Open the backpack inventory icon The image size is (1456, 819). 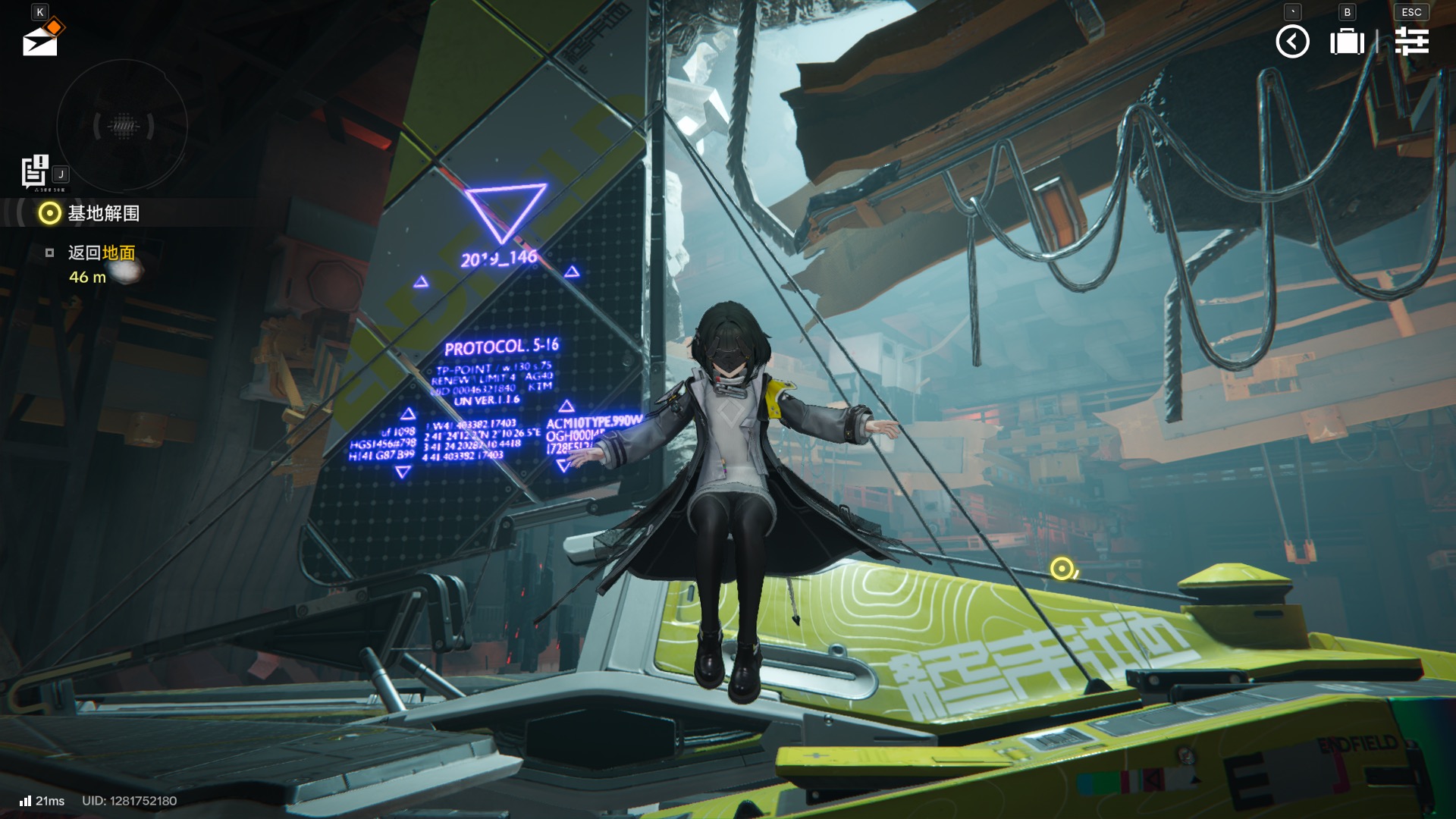pyautogui.click(x=1347, y=42)
